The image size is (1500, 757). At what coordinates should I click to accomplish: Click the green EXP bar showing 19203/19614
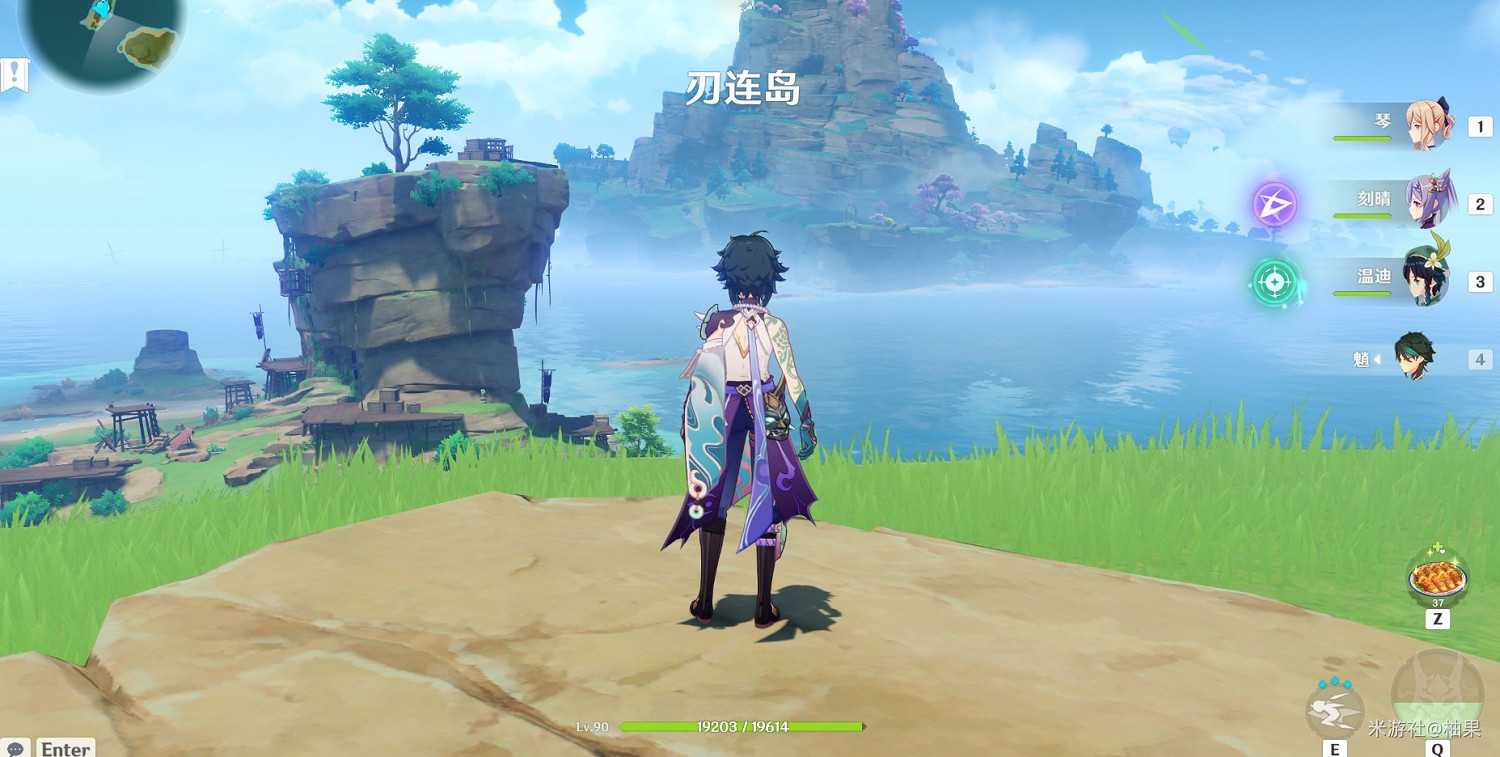coord(742,727)
